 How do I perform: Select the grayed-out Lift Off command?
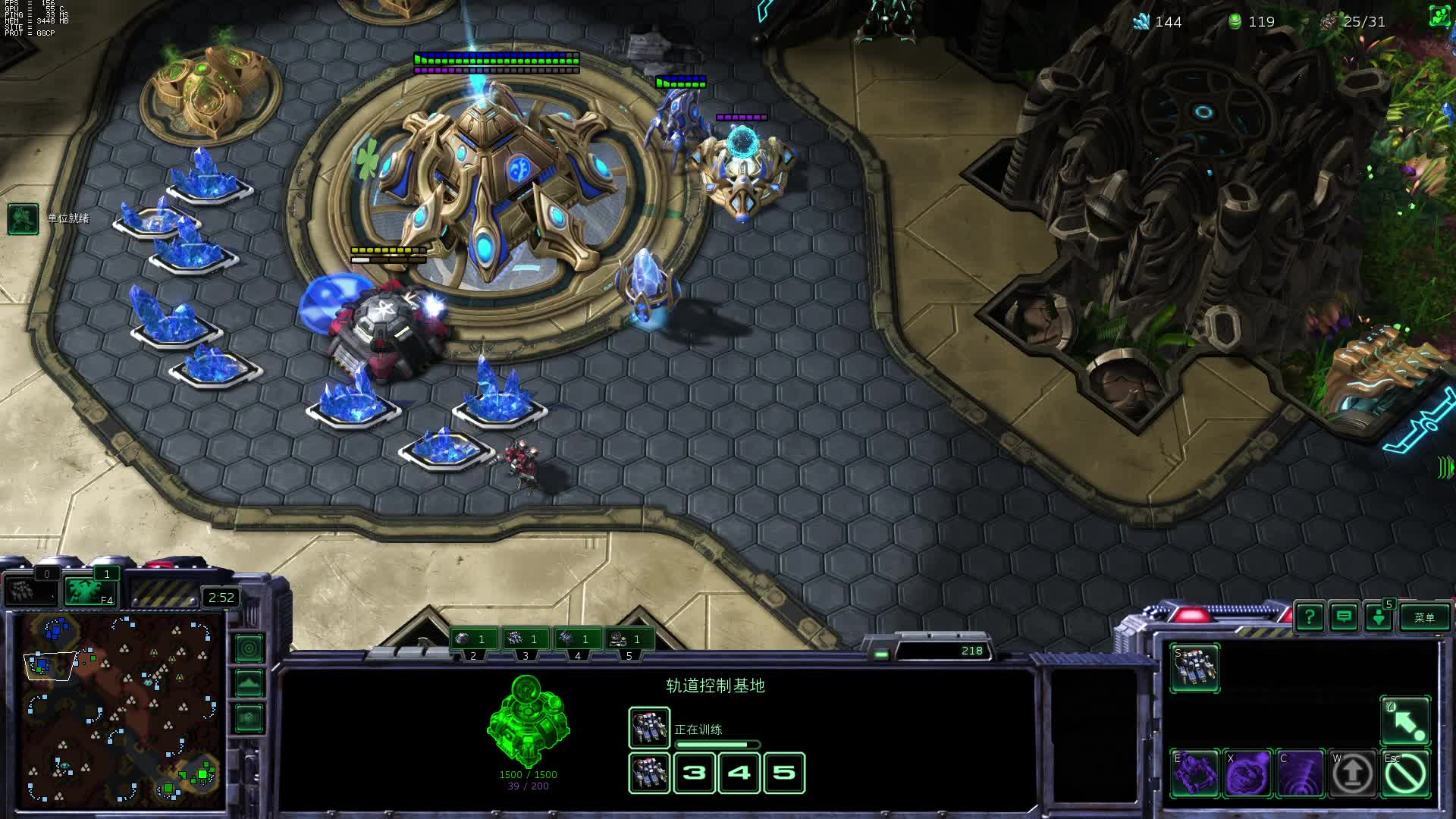coord(1353,774)
